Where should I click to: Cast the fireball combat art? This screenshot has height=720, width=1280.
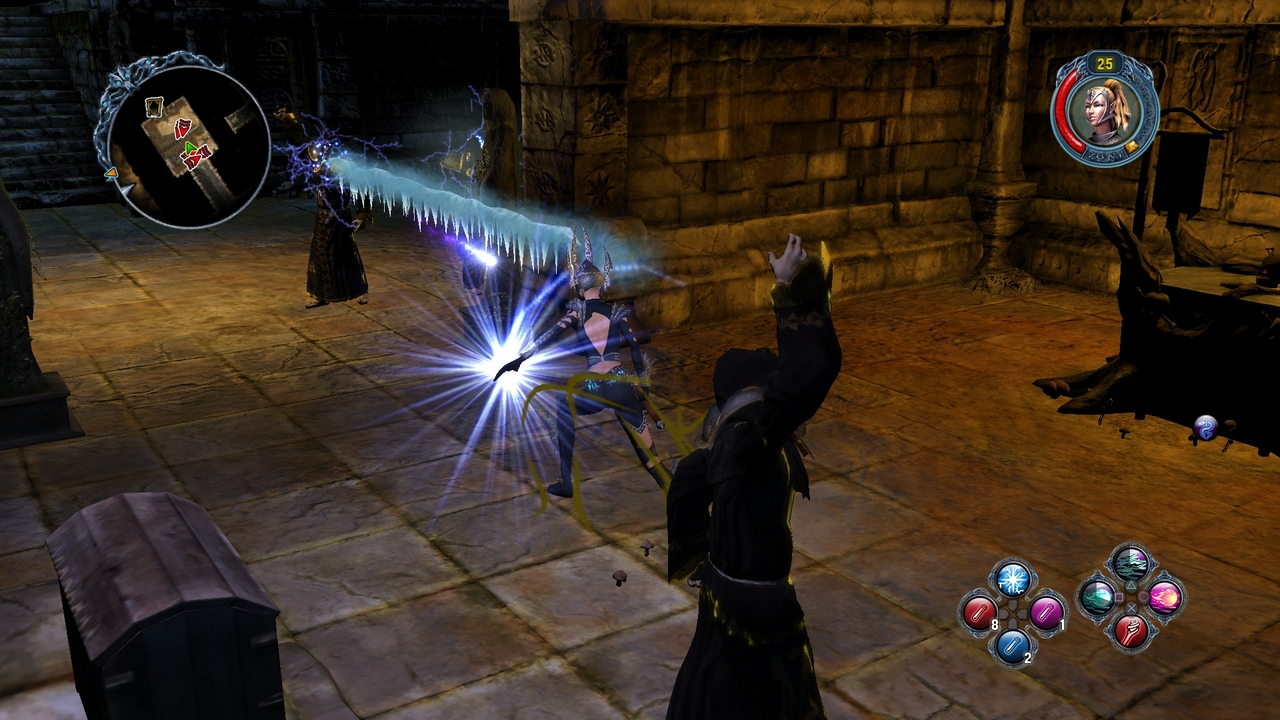1164,600
